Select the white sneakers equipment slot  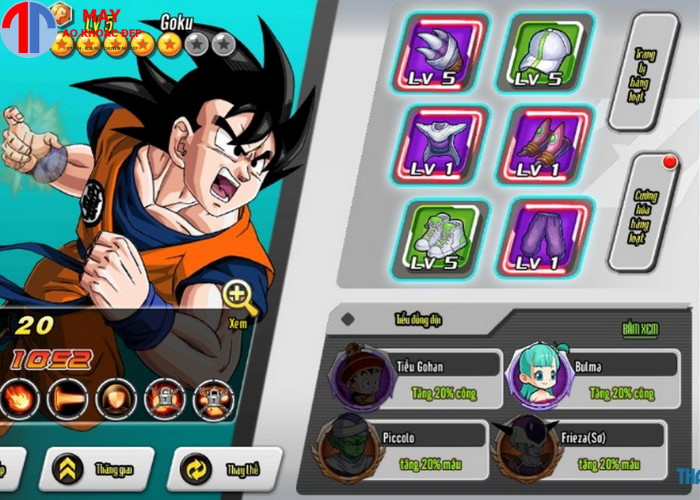click(447, 237)
